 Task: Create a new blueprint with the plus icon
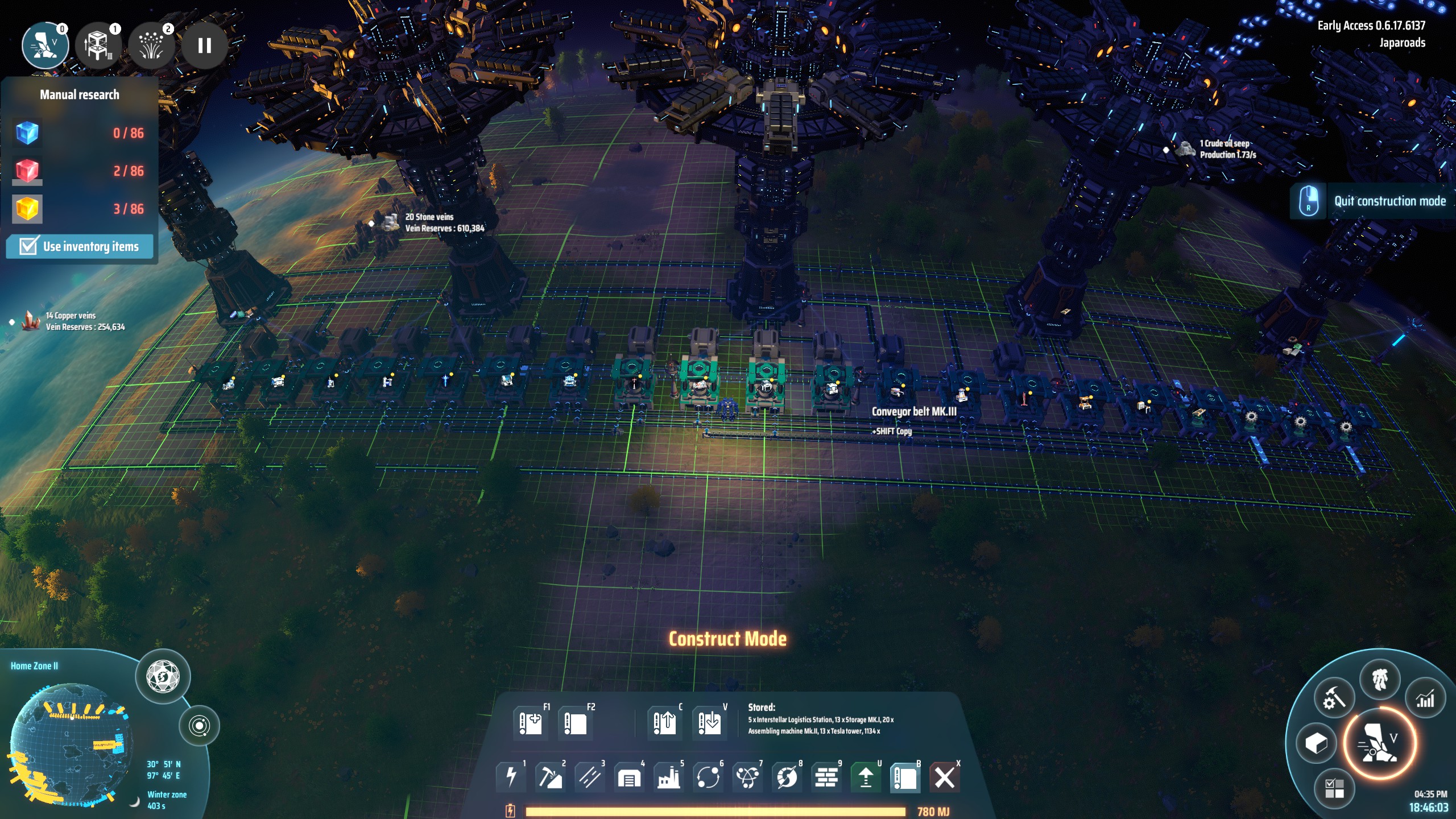530,723
